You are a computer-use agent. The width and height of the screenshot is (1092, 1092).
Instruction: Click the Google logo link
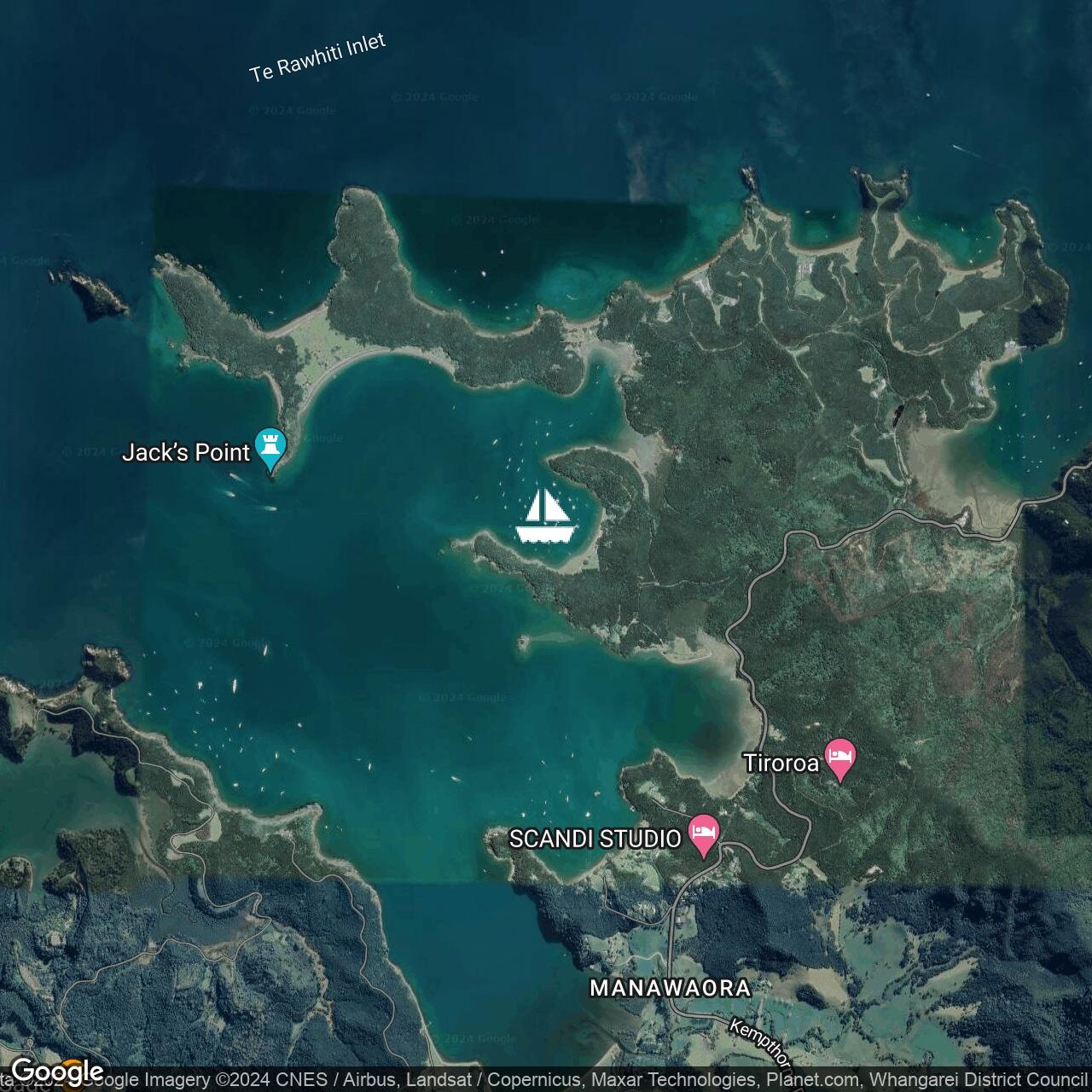[x=56, y=1071]
